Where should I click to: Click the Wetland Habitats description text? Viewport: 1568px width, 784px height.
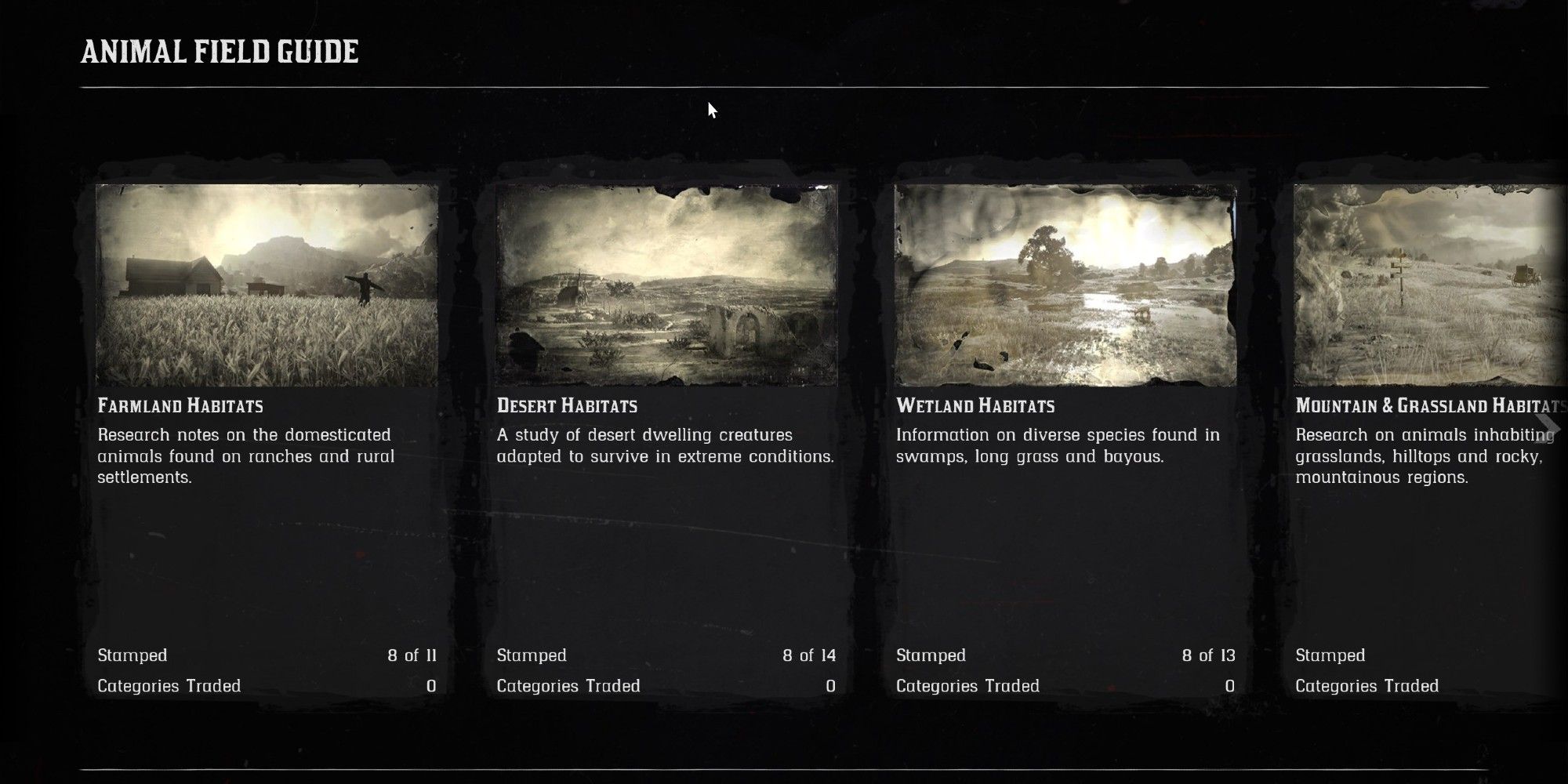[1058, 445]
